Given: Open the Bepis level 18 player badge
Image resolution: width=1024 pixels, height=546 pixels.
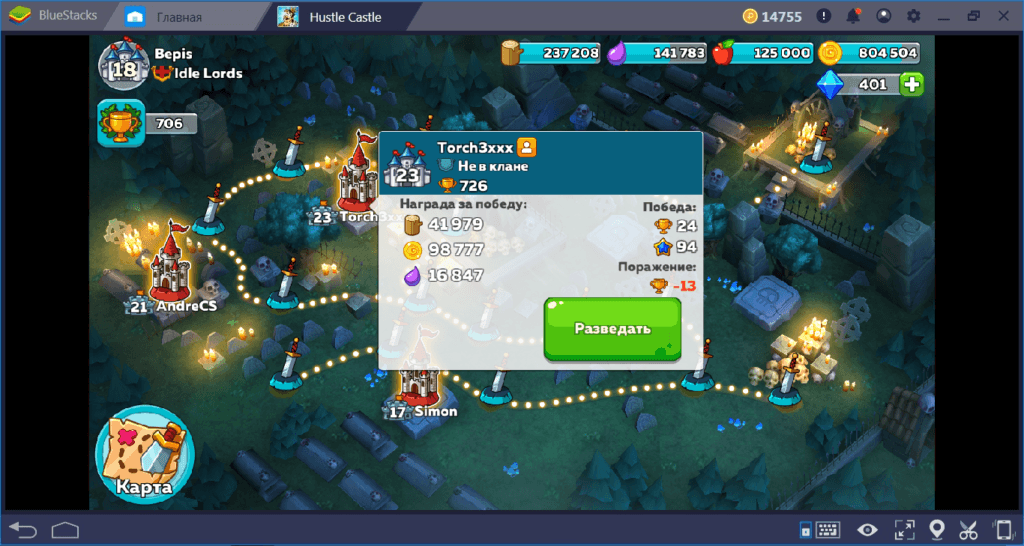Looking at the screenshot, I should (x=124, y=66).
